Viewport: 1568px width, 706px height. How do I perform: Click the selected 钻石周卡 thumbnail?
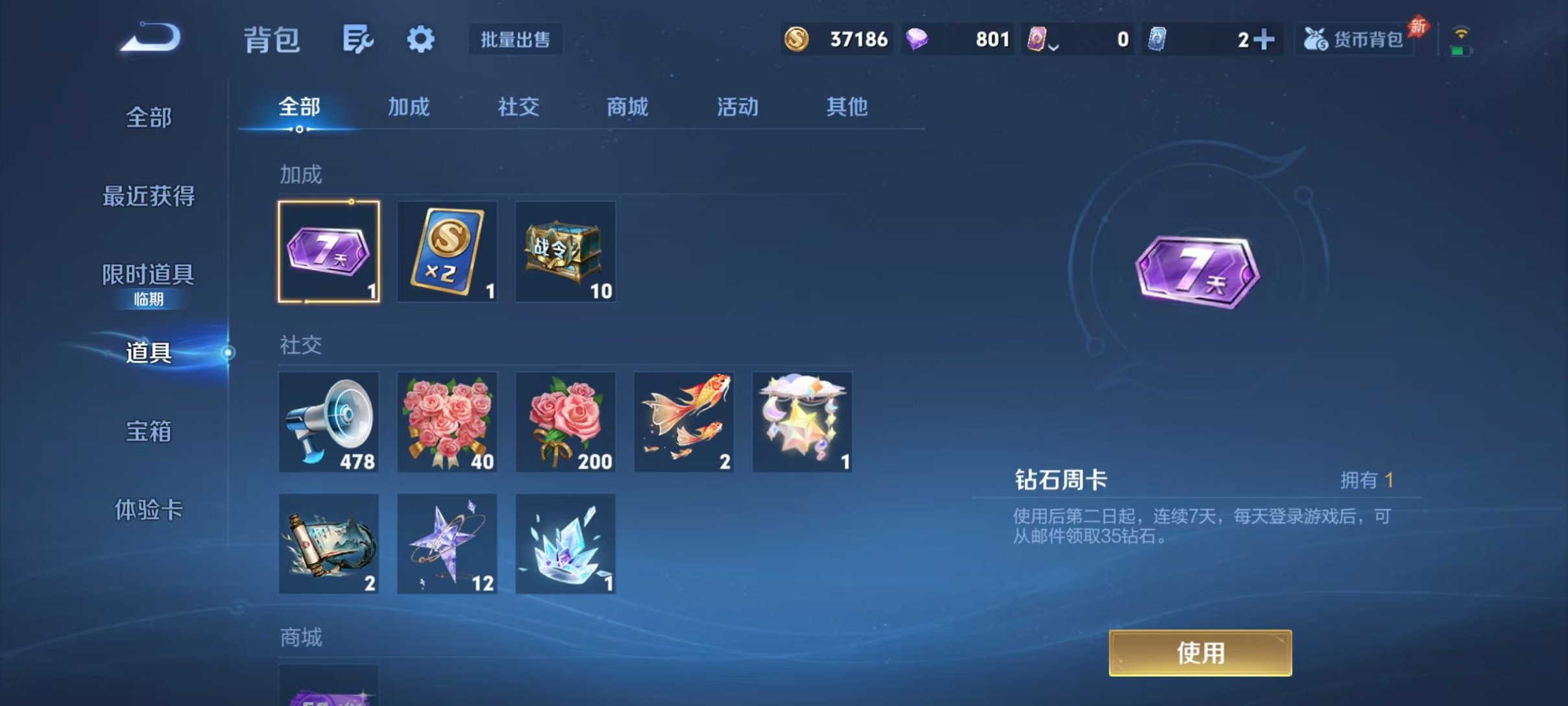[328, 252]
